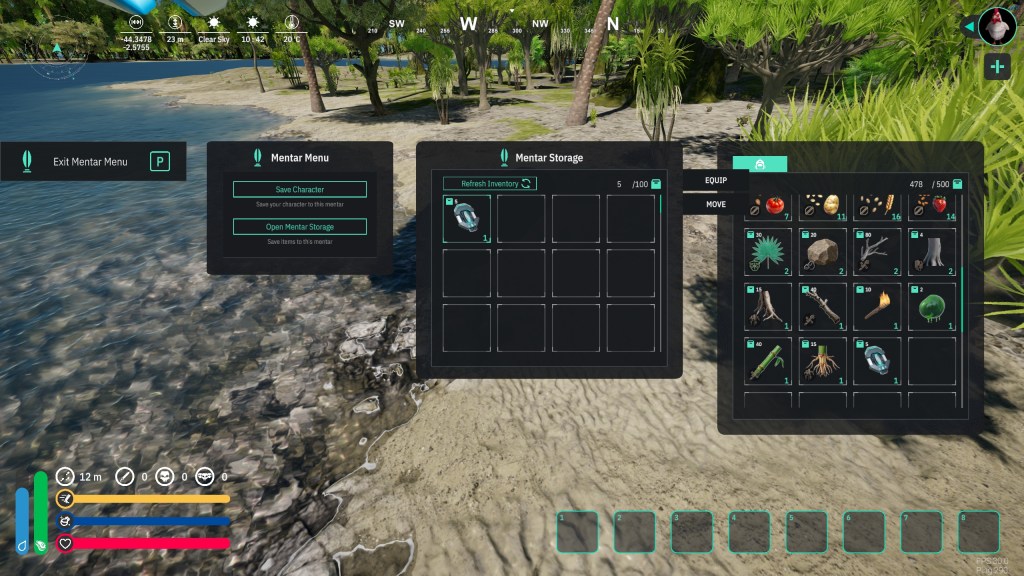Viewport: 1024px width, 576px height.
Task: Select the bare branch inventory slot
Action: (876, 252)
